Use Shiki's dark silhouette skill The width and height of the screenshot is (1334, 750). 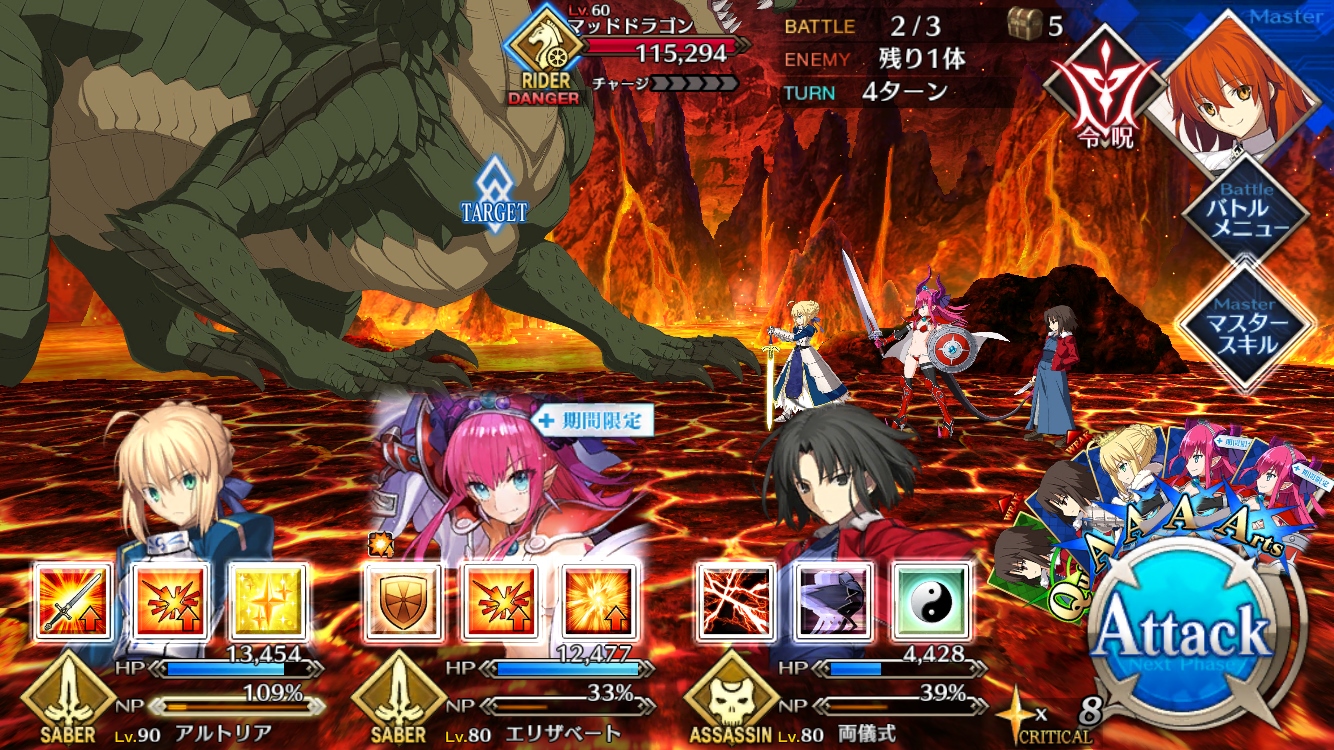click(833, 601)
